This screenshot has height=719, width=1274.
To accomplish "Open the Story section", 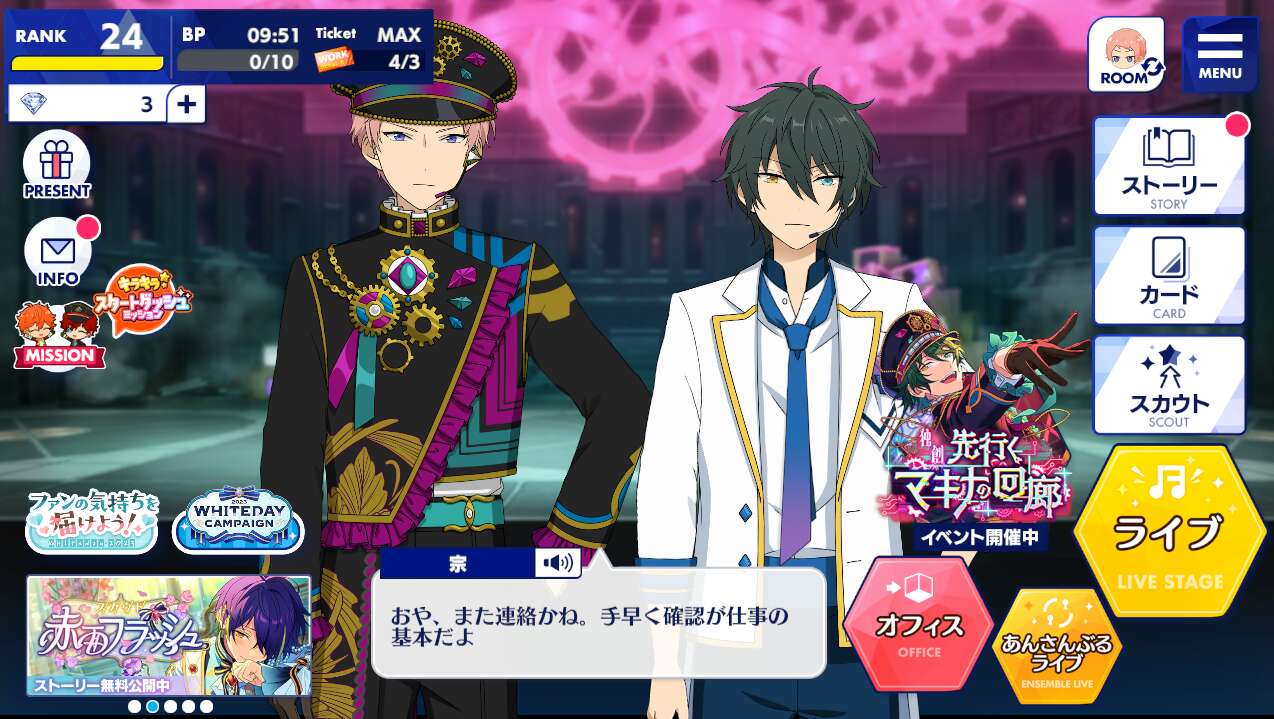I will [1168, 166].
